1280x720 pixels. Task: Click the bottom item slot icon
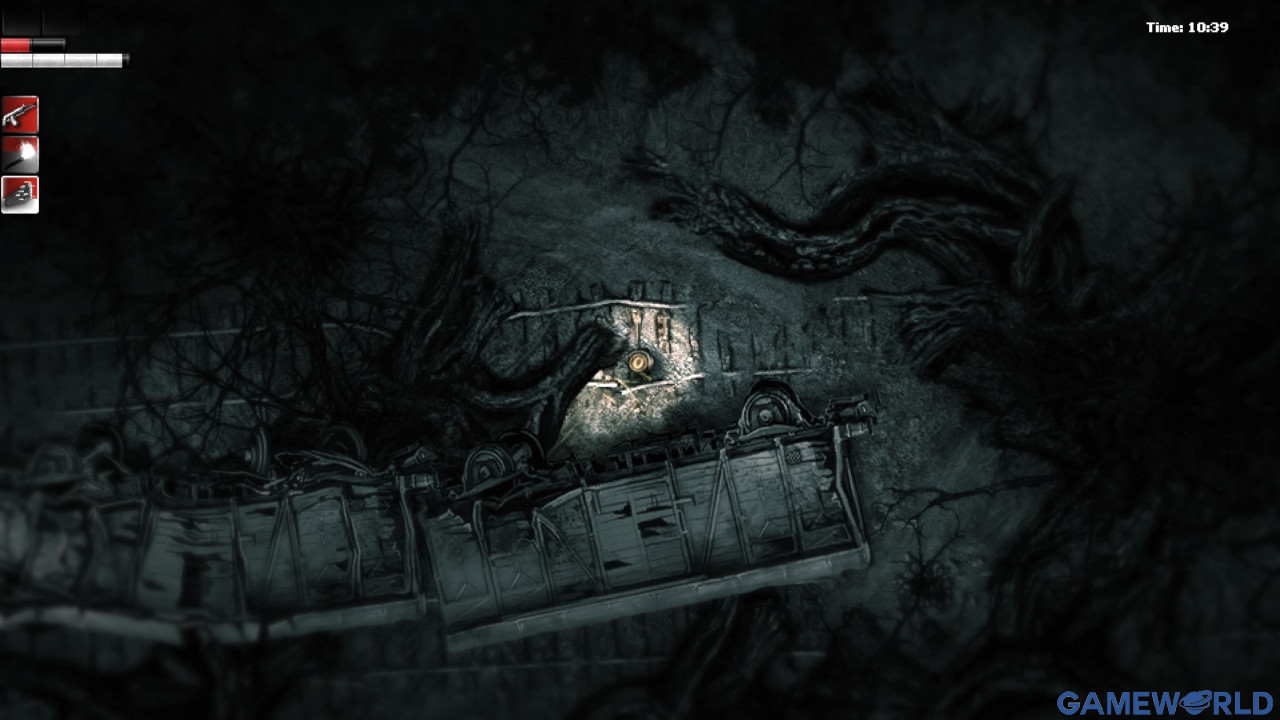[x=22, y=193]
